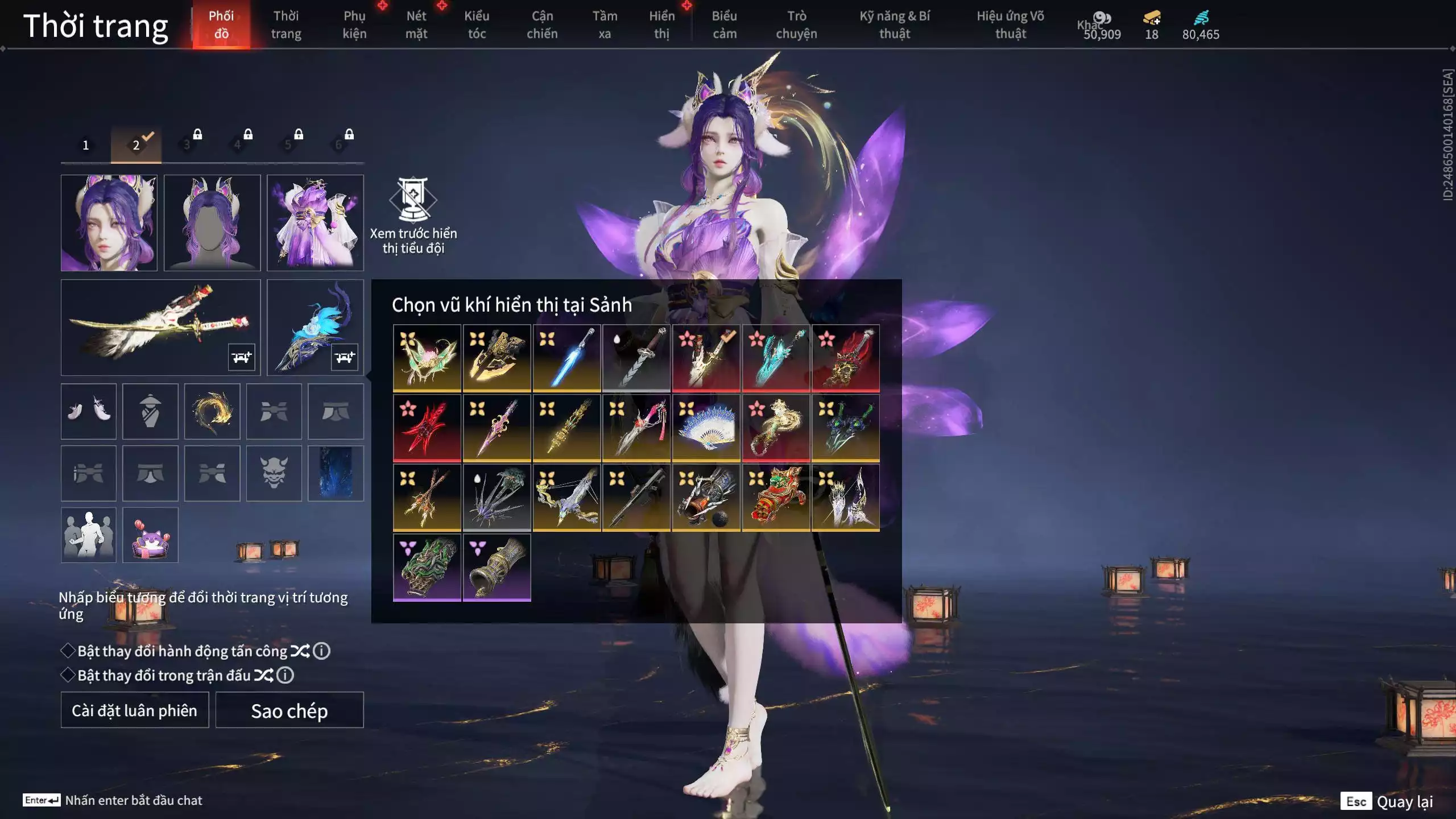Select the purple-haired face thumbnail
Image resolution: width=1456 pixels, height=819 pixels.
click(x=109, y=222)
